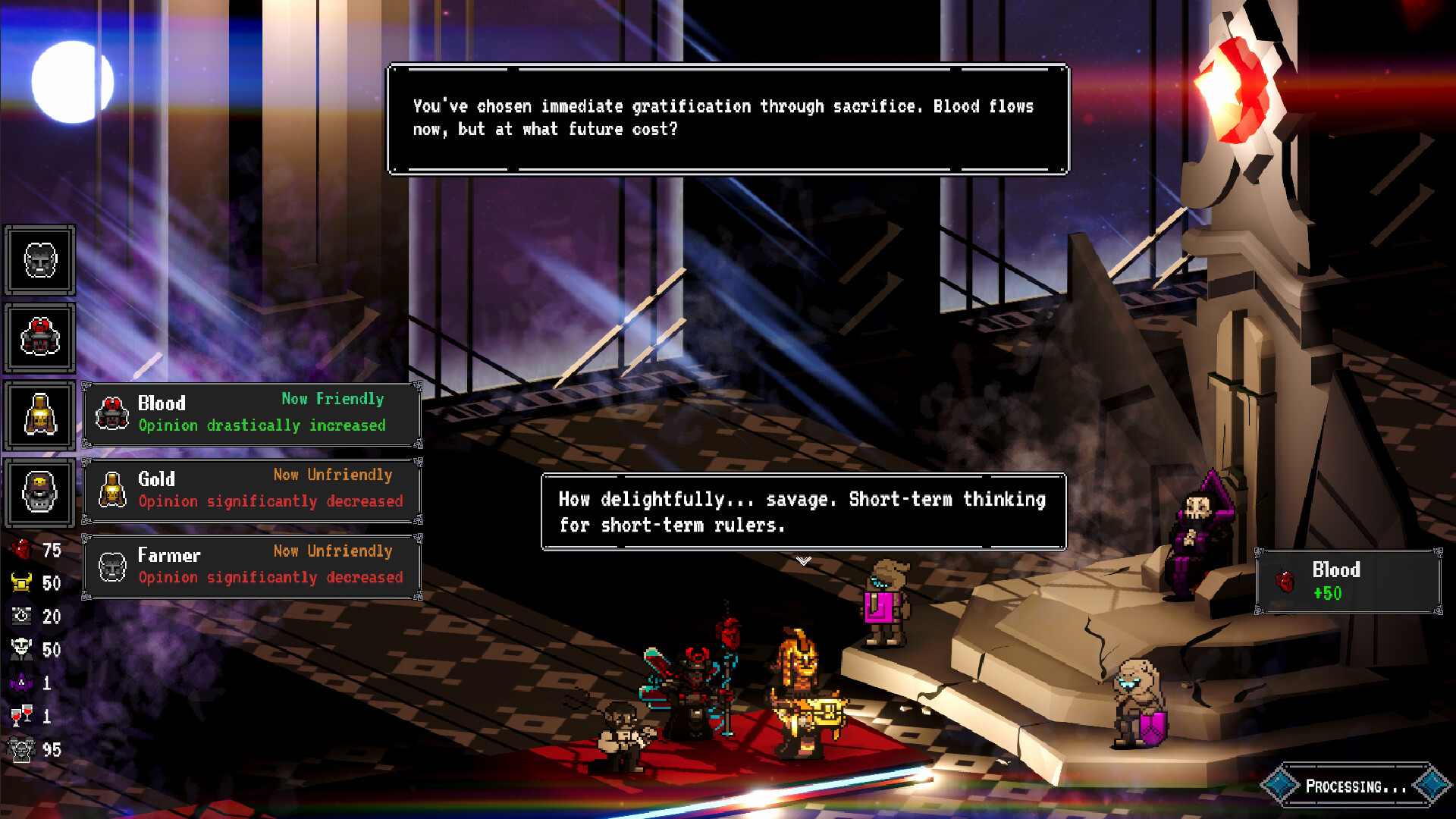1456x819 pixels.
Task: Select the Gold advisor portrait in the sidebar
Action: point(40,415)
